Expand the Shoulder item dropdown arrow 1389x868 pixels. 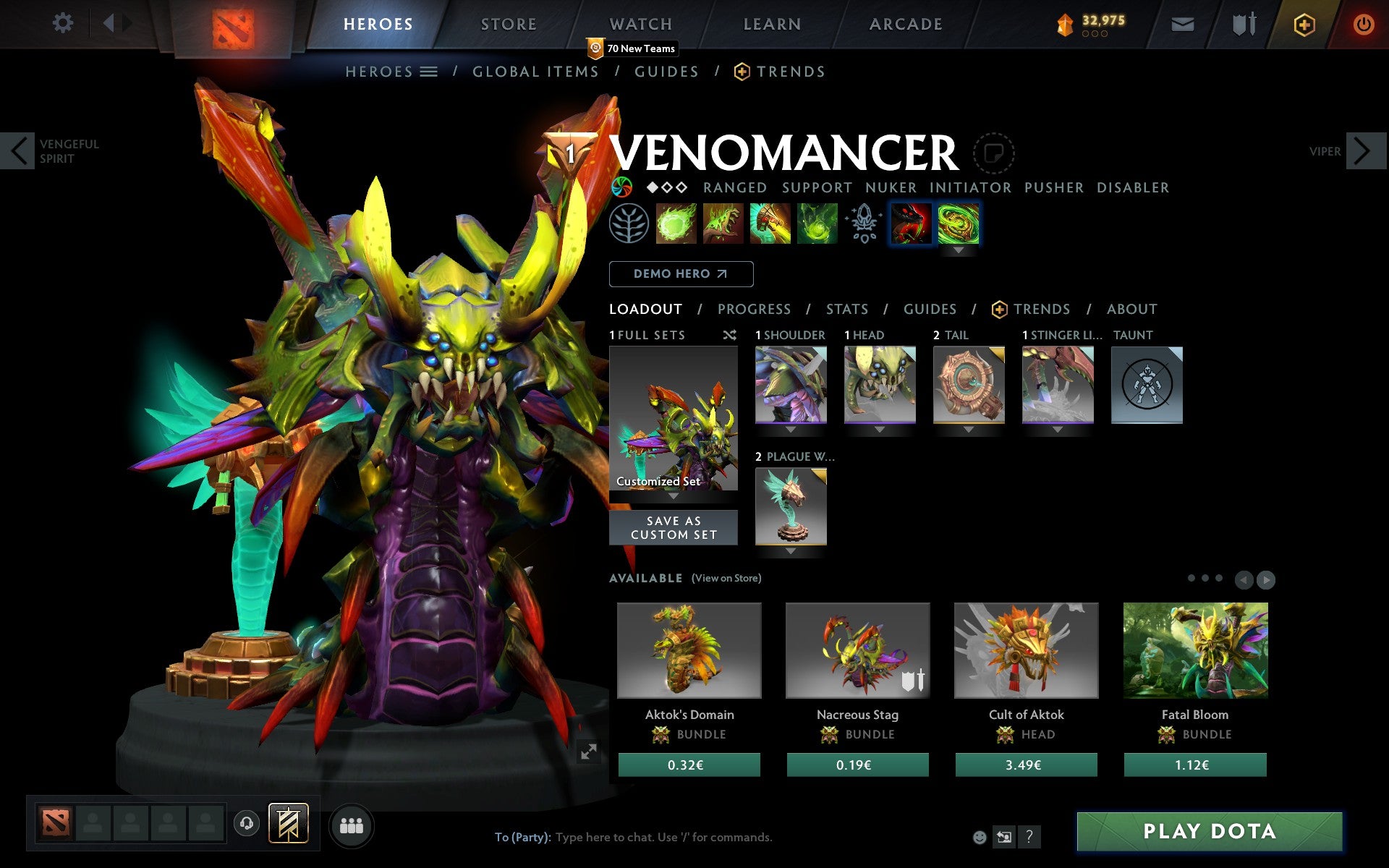[x=790, y=428]
